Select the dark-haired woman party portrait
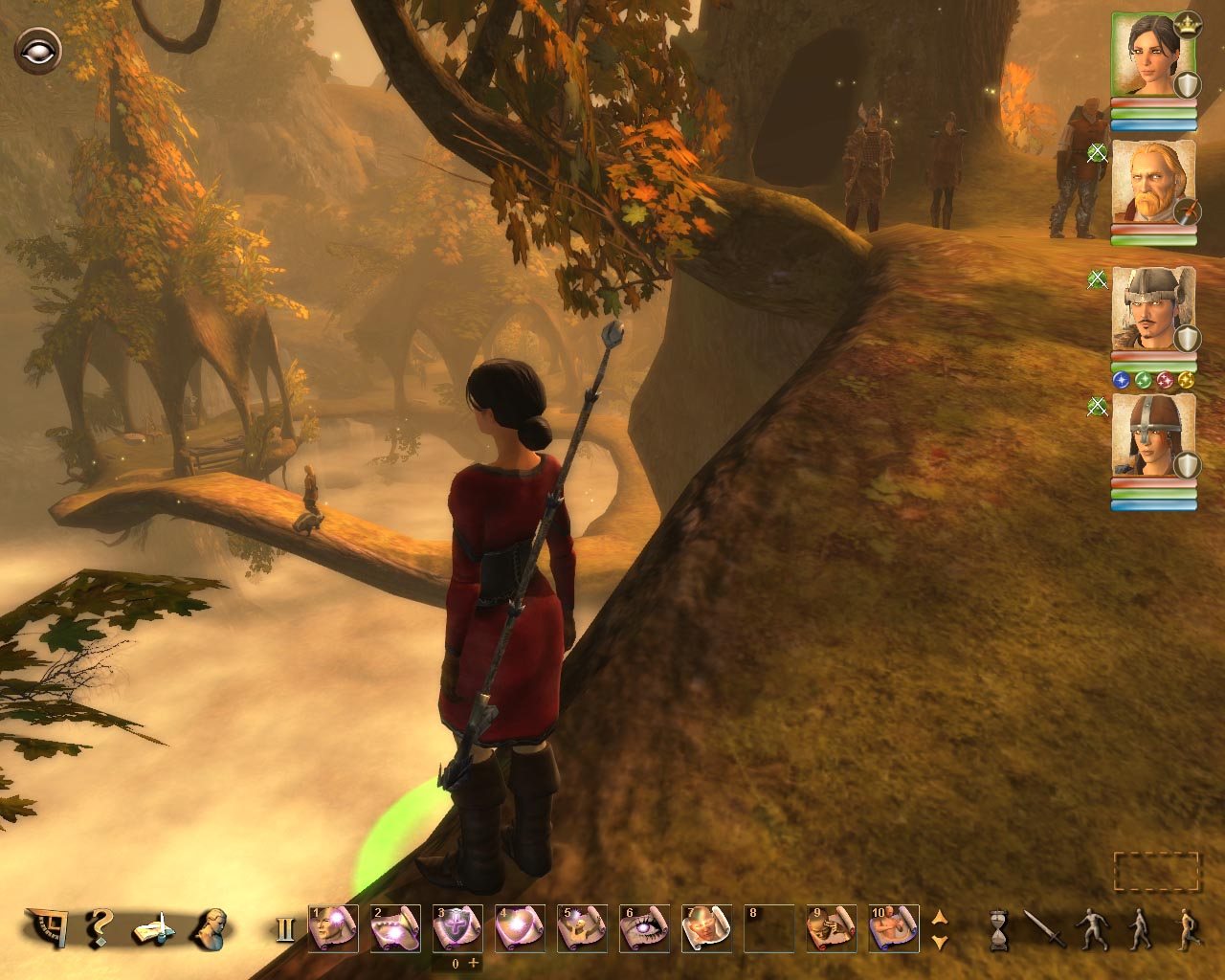Screen dimensions: 1225x980 coord(1153,55)
